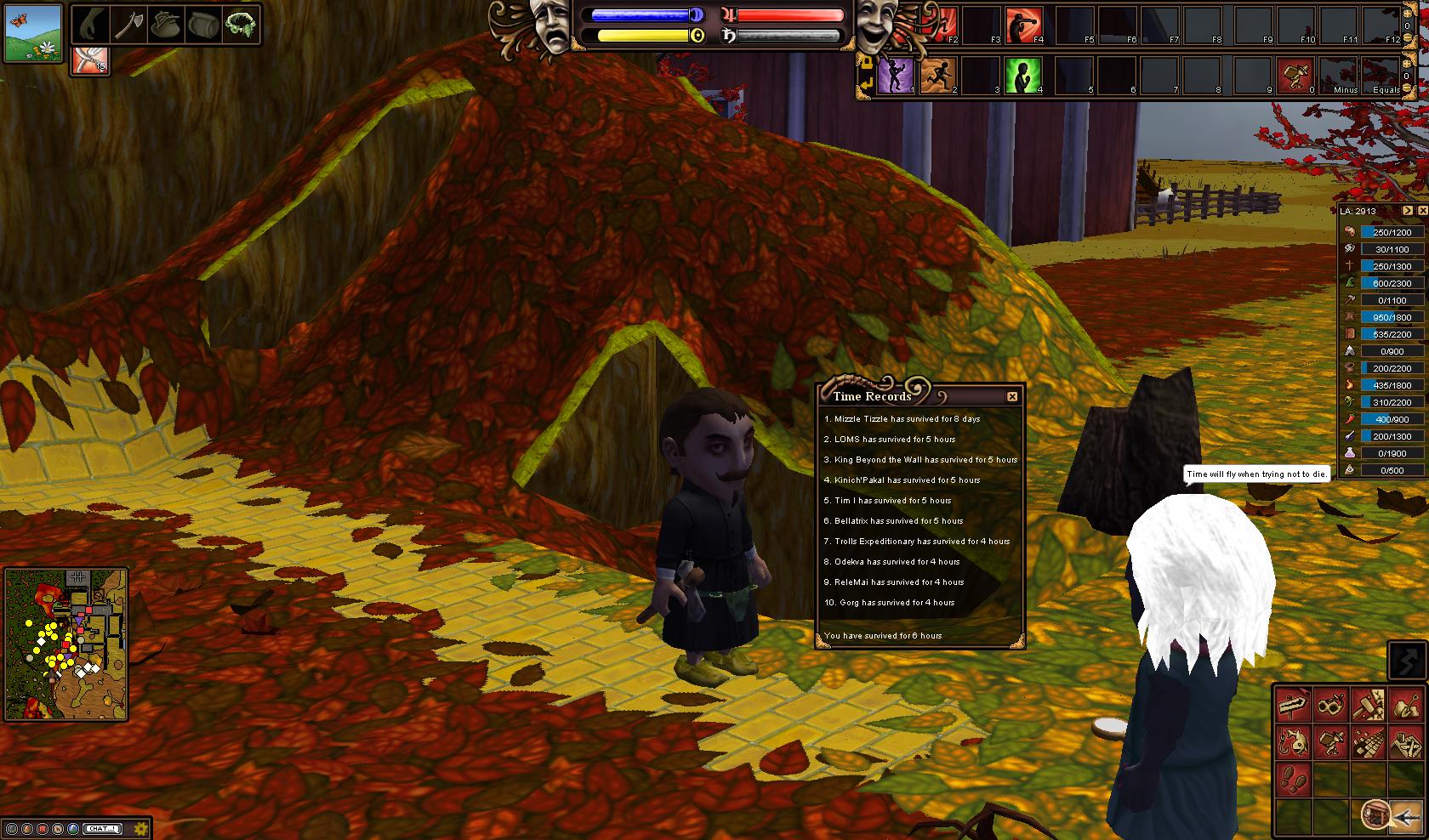Use the running sprint ability in slot 2
1429x840 pixels.
click(938, 76)
